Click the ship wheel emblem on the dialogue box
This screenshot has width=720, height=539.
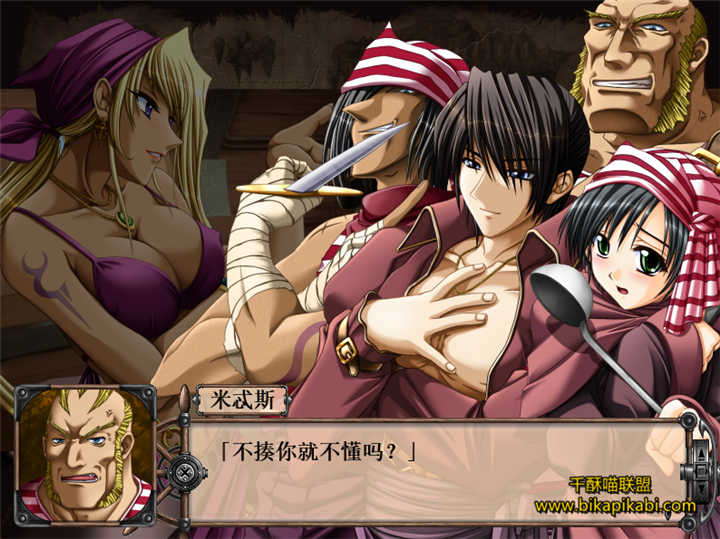(185, 471)
